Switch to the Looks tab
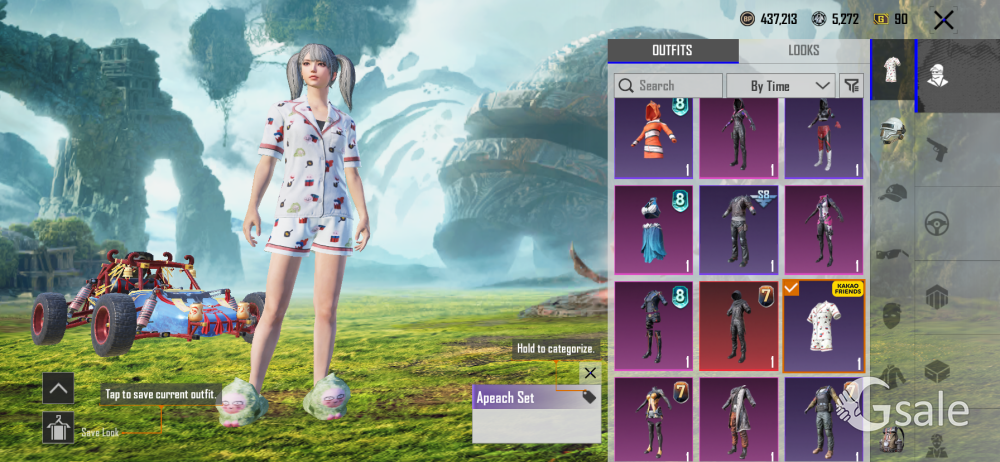Image resolution: width=1000 pixels, height=462 pixels. pyautogui.click(x=803, y=51)
